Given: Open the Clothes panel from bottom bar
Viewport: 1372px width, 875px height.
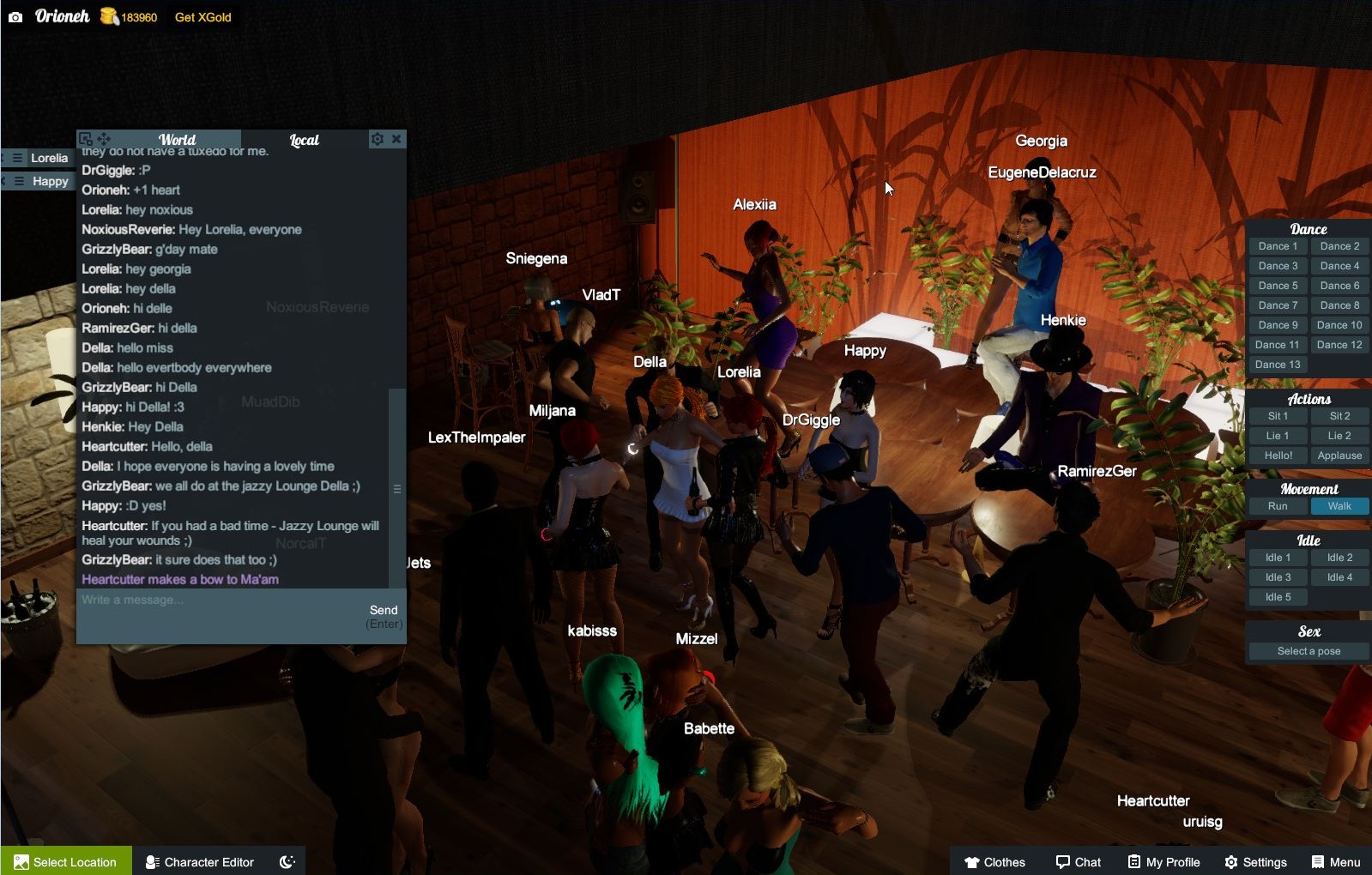Looking at the screenshot, I should pyautogui.click(x=994, y=861).
